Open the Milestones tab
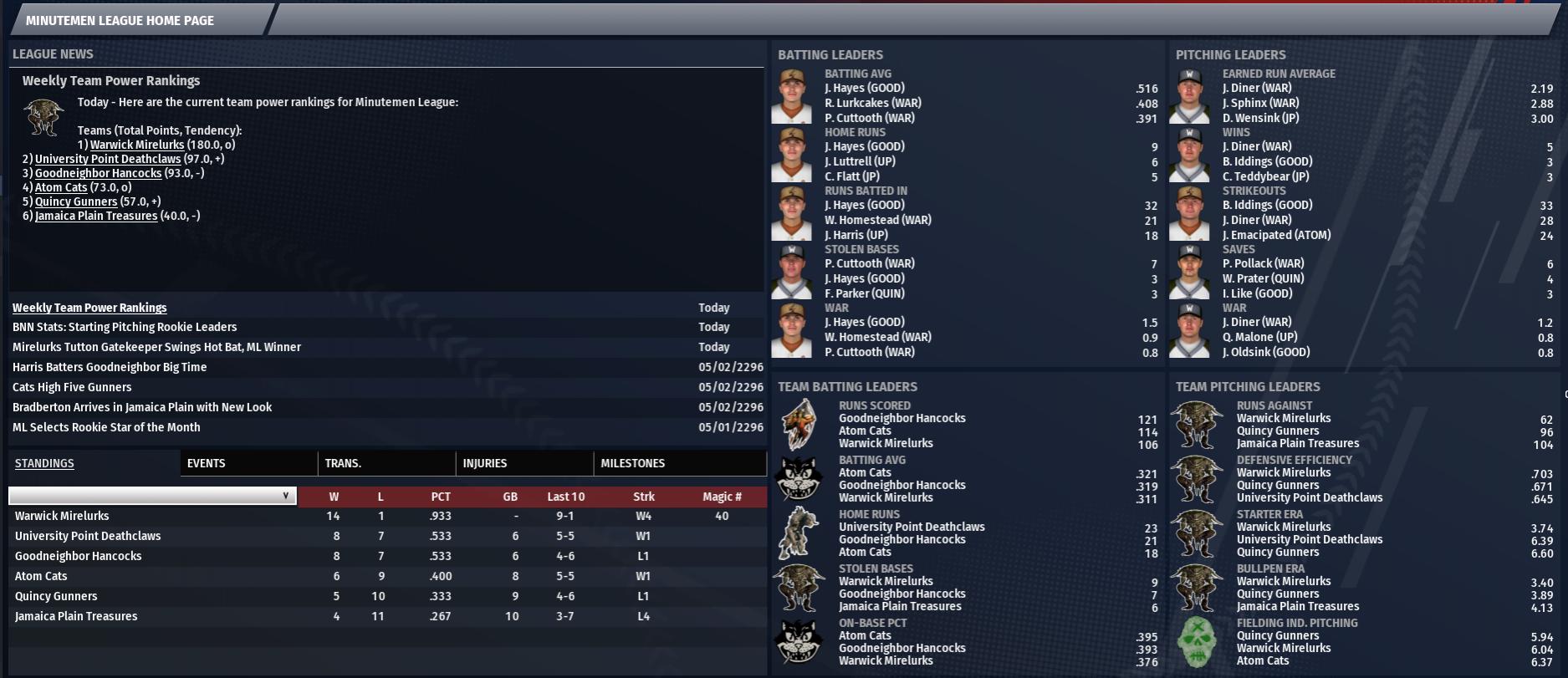 point(632,463)
